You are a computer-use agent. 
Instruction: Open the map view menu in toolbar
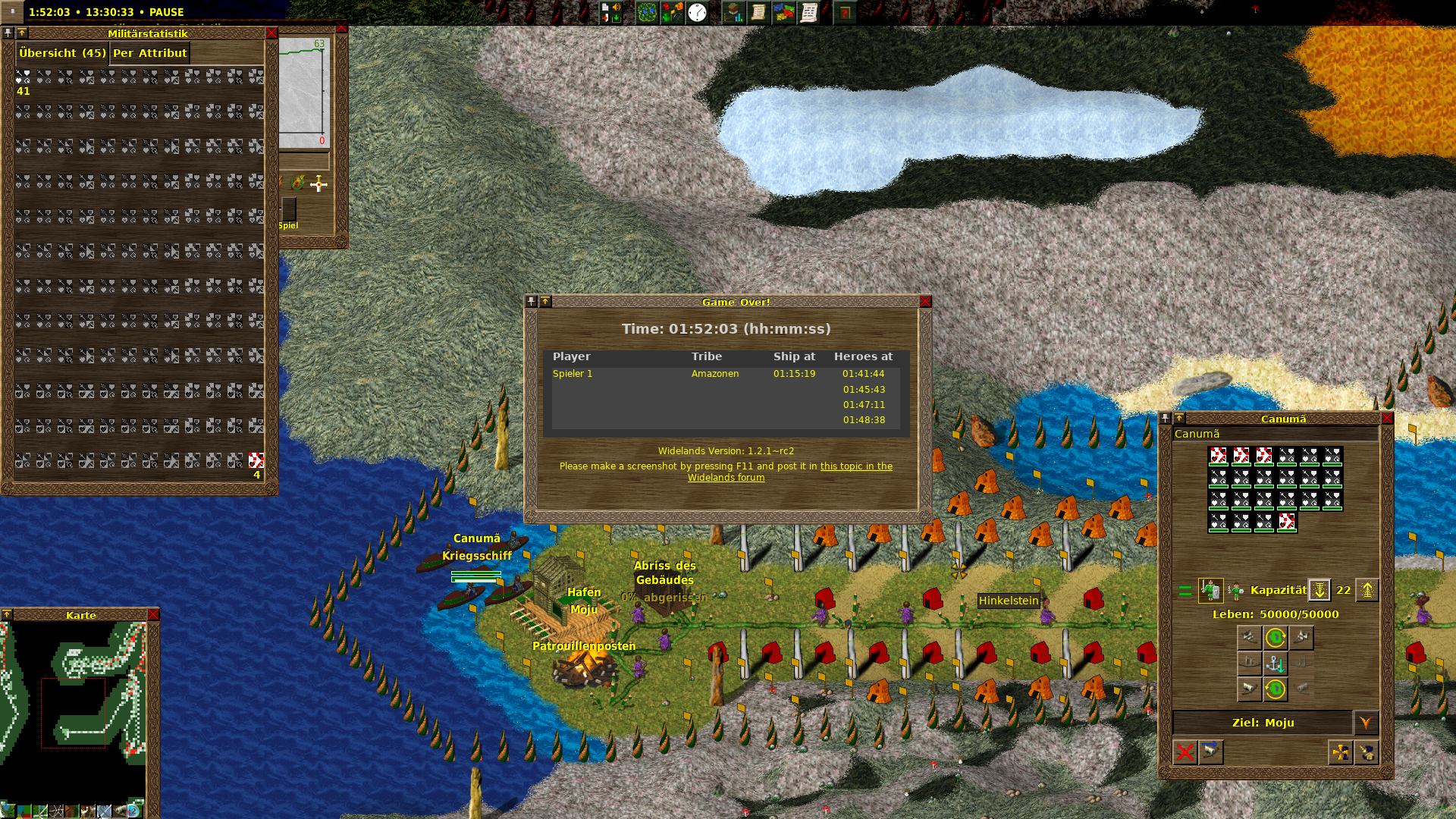tap(647, 13)
